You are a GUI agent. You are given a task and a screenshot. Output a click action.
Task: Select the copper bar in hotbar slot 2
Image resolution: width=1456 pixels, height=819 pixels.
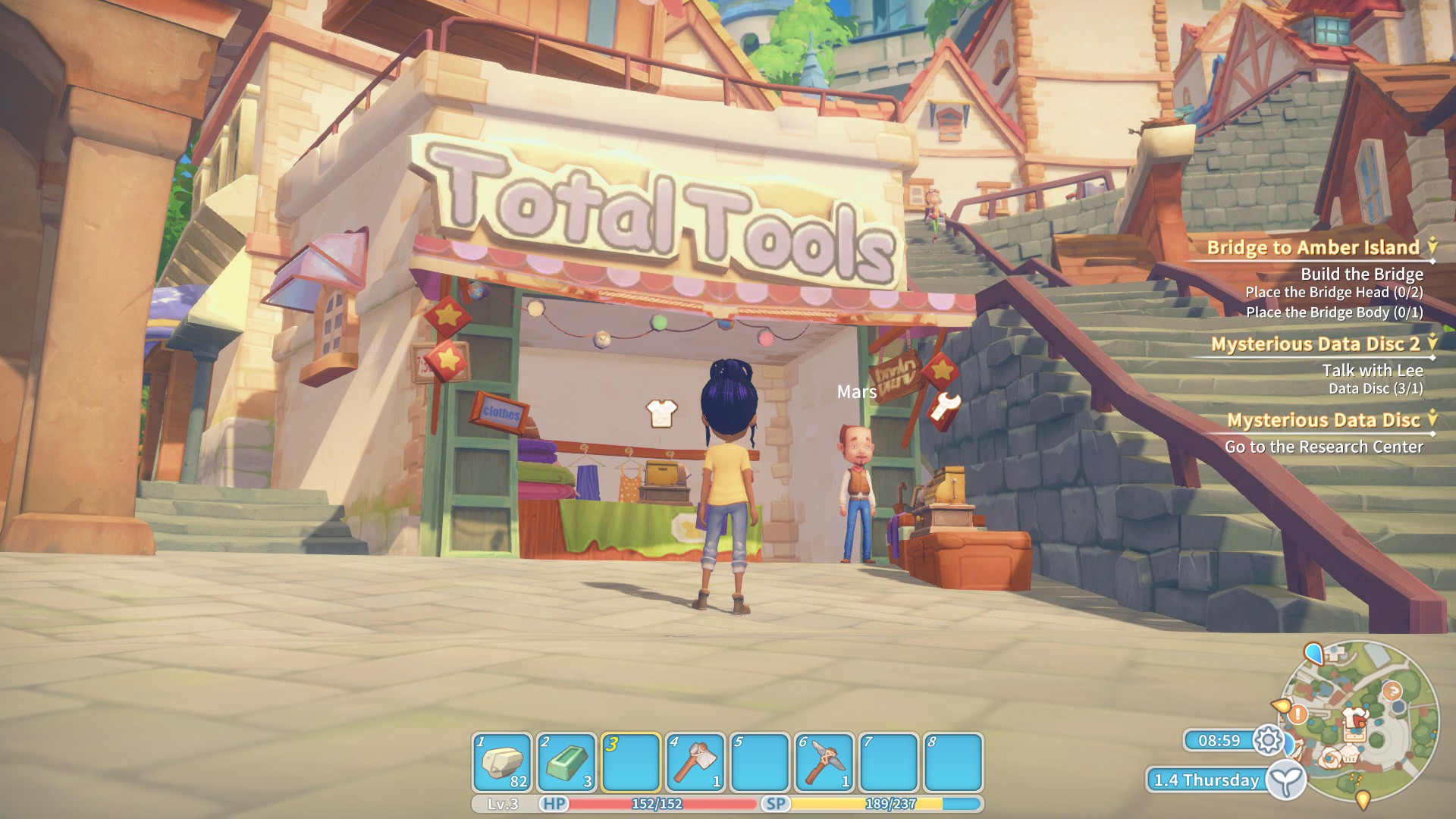coord(566,761)
